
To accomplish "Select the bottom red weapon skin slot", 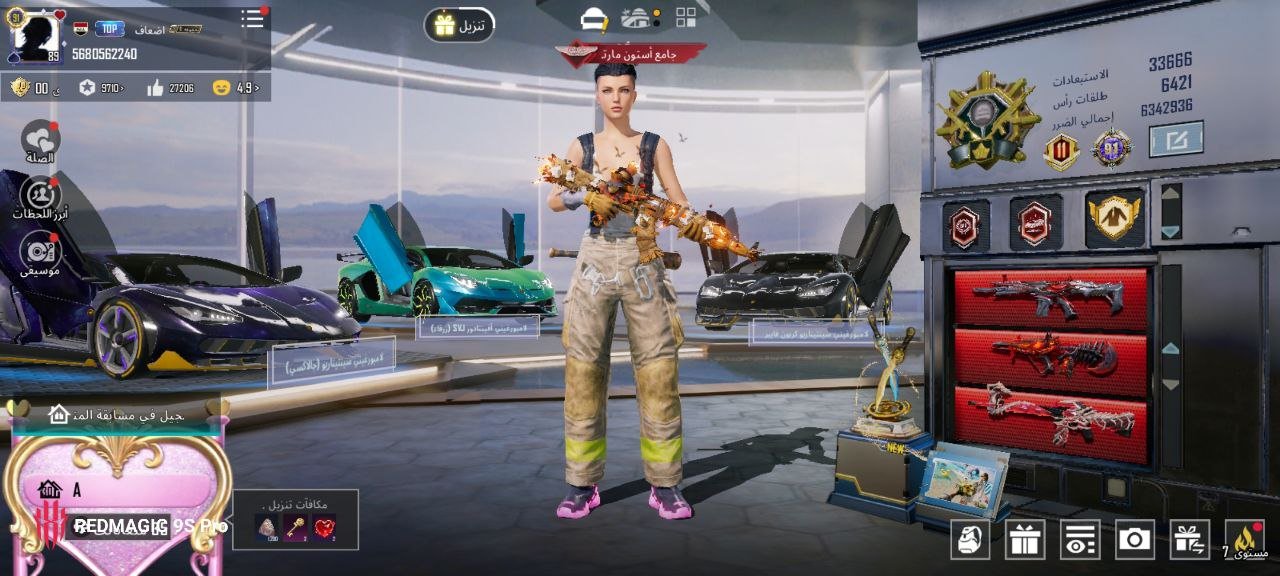I will point(1050,415).
